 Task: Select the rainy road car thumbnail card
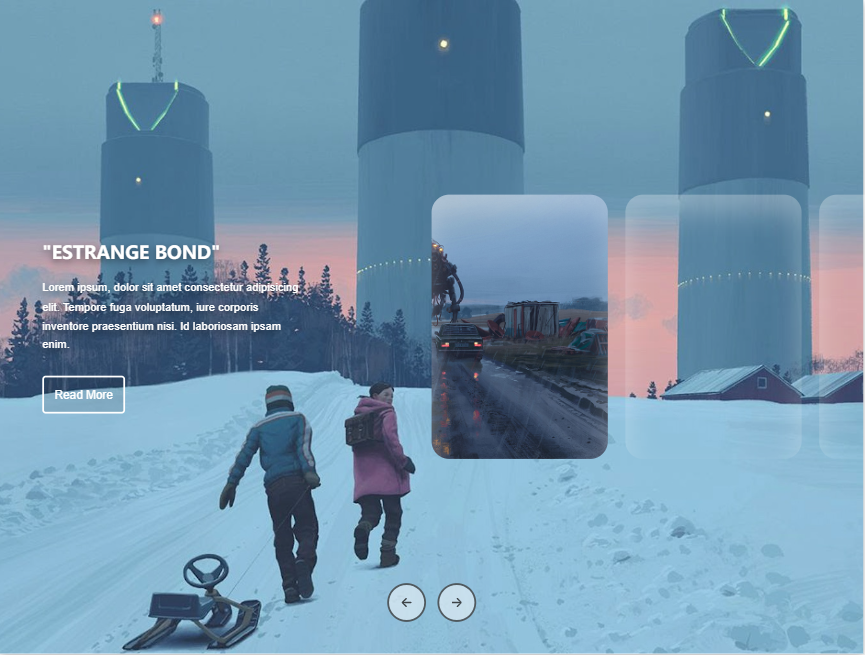(x=519, y=327)
